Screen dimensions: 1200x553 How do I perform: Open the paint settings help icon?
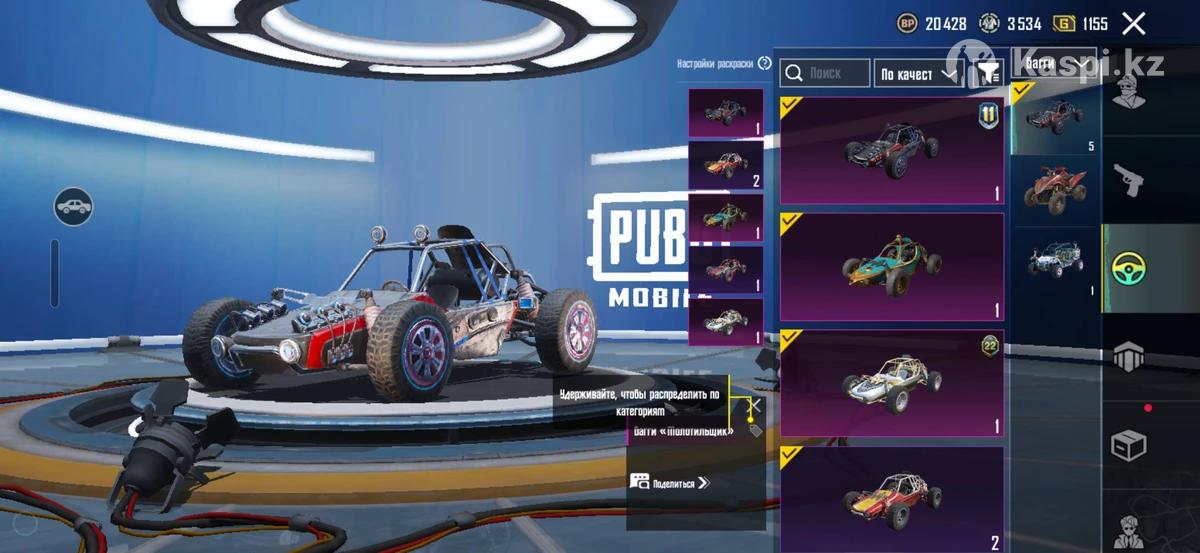tap(765, 63)
